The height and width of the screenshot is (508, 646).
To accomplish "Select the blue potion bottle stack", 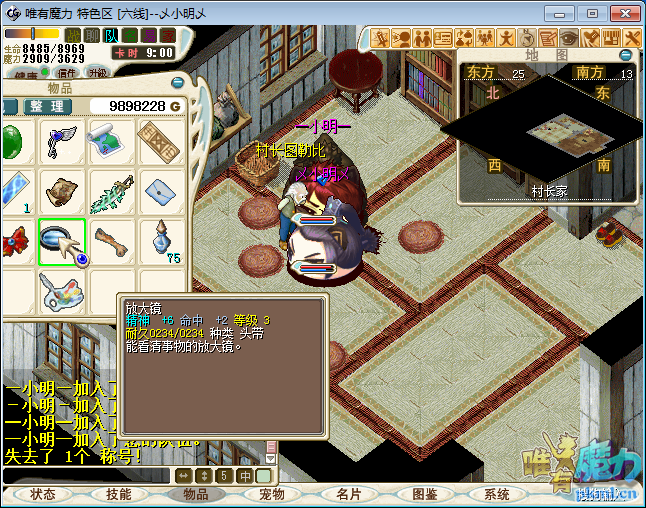I will click(160, 240).
